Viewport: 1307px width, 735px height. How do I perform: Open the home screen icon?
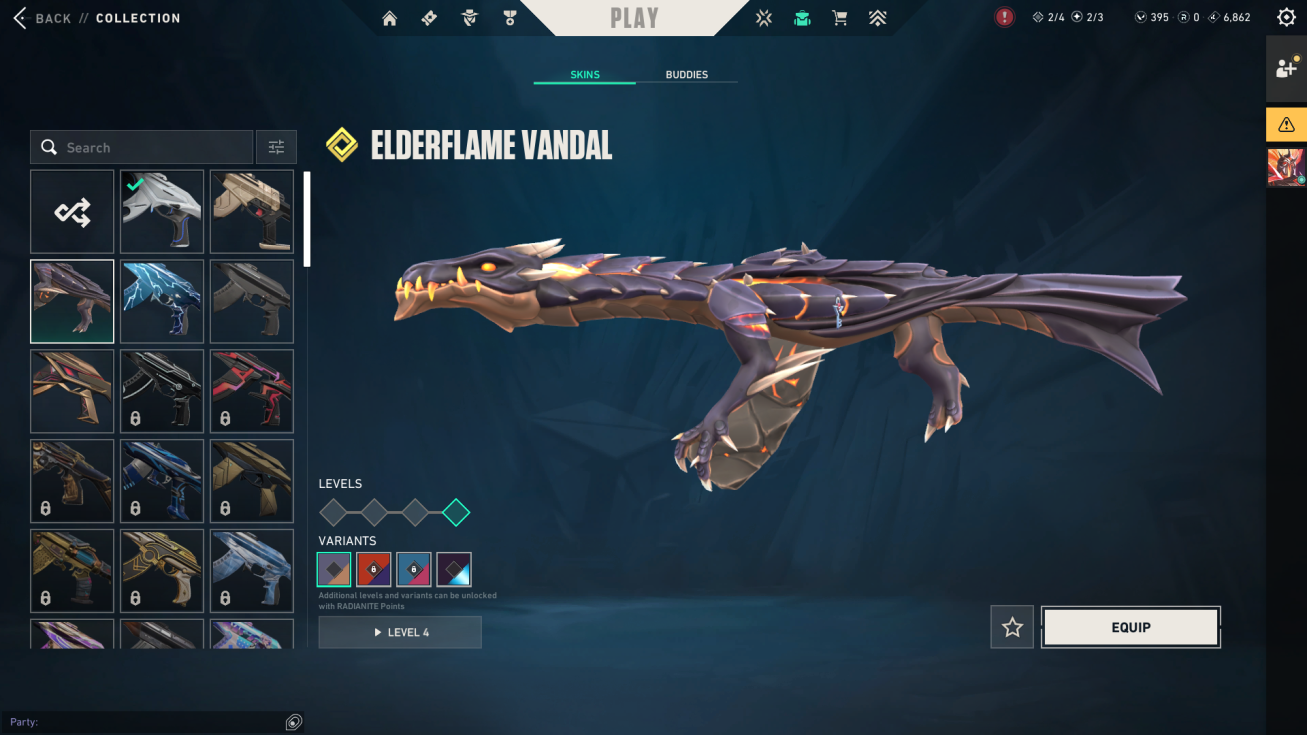(x=390, y=18)
